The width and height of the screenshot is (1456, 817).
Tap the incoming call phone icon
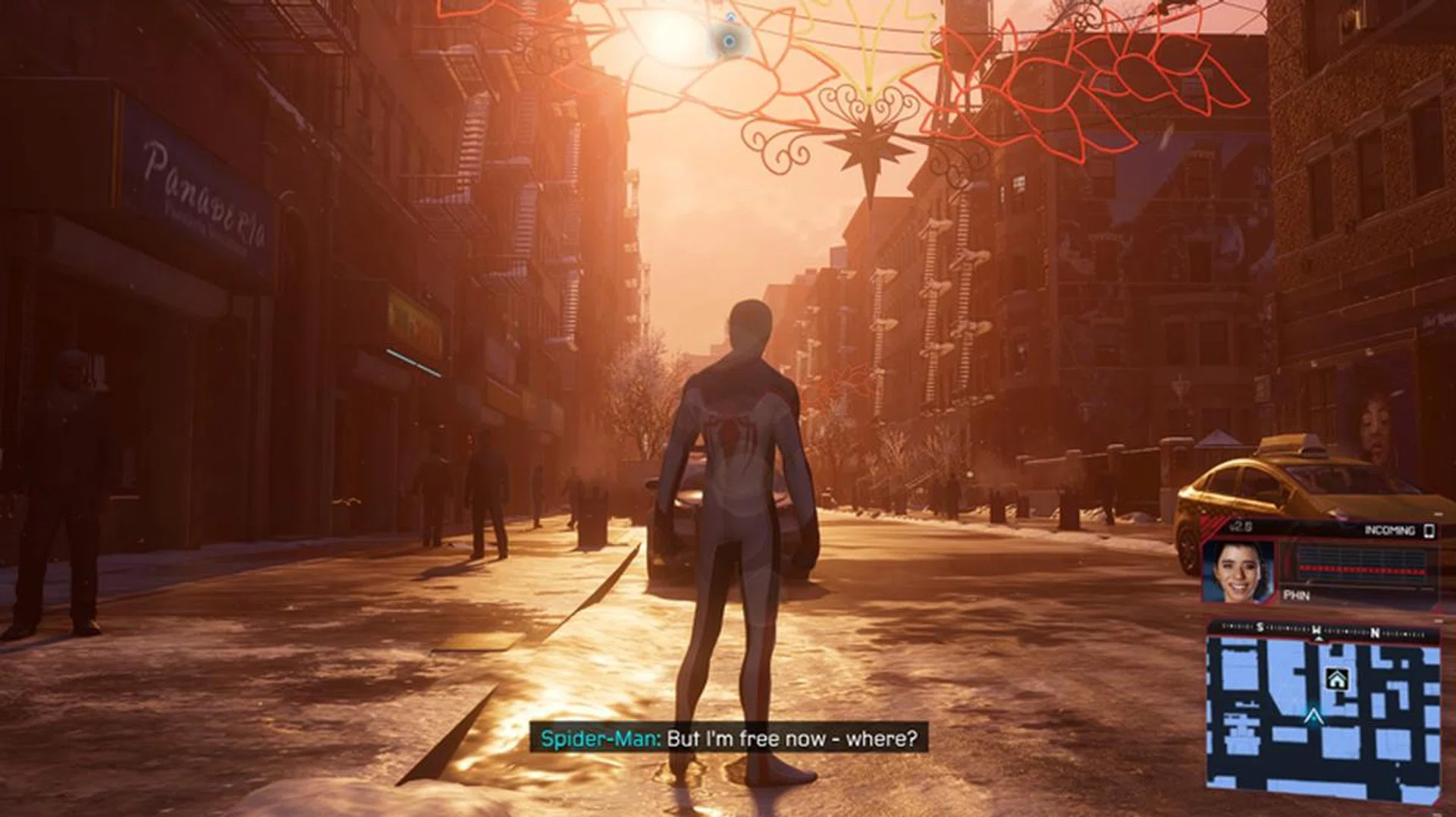click(1429, 530)
